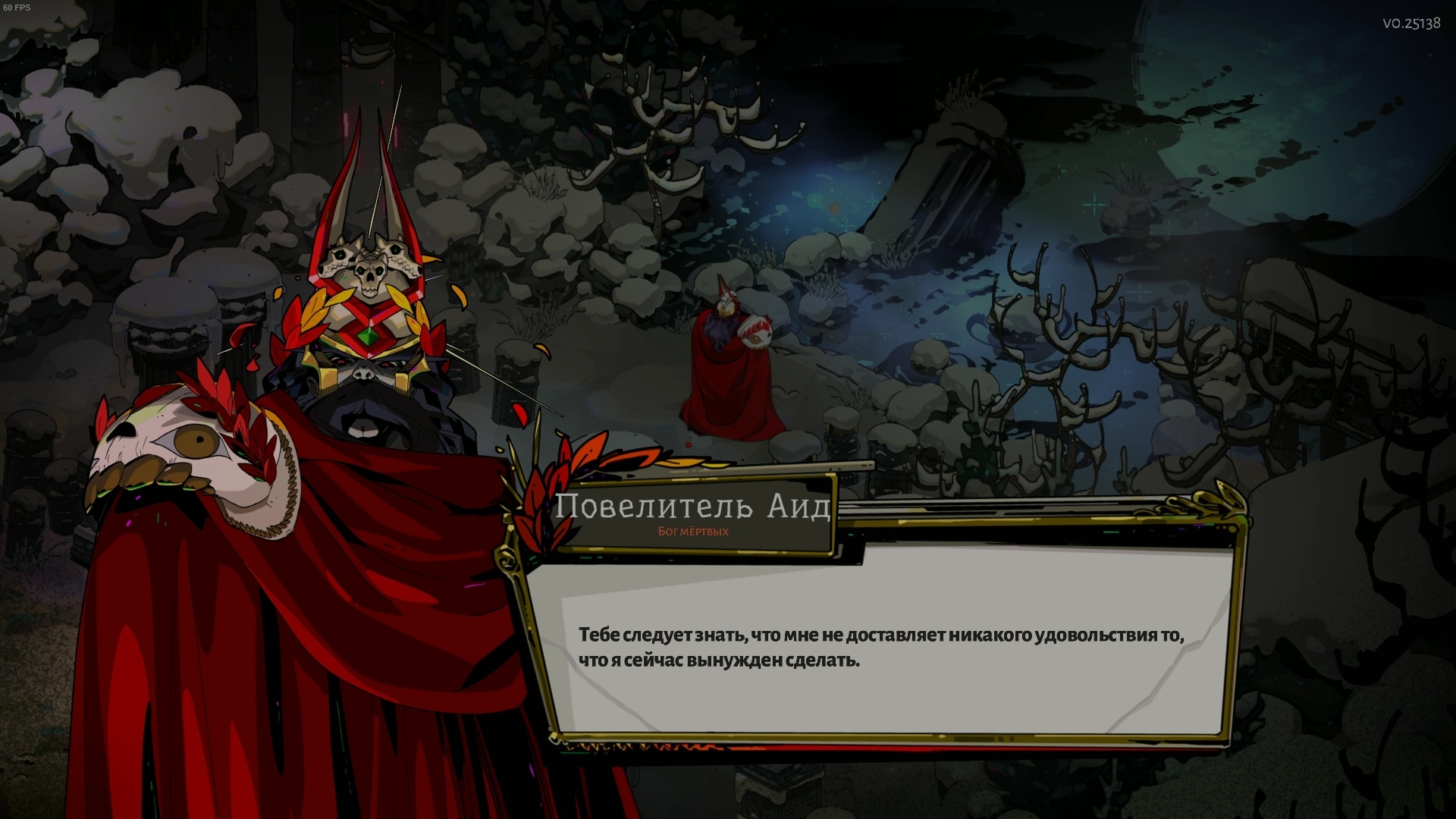Click the glowing teal light in the background
Image resolution: width=1456 pixels, height=819 pixels.
1094,203
